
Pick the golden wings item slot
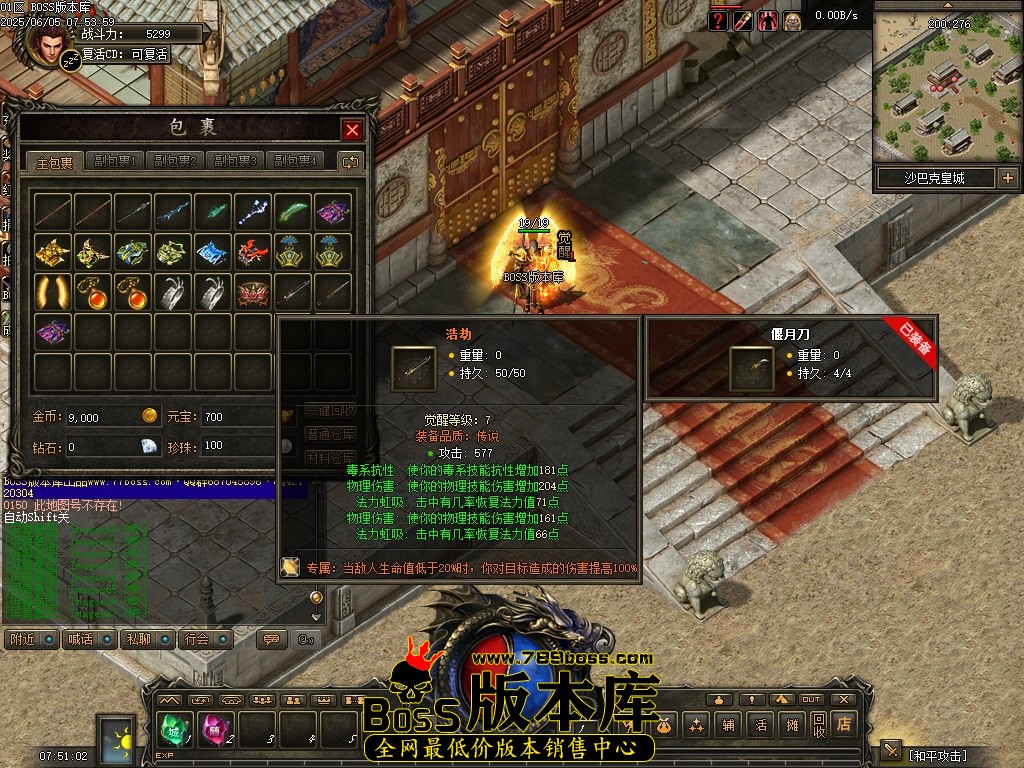53,291
